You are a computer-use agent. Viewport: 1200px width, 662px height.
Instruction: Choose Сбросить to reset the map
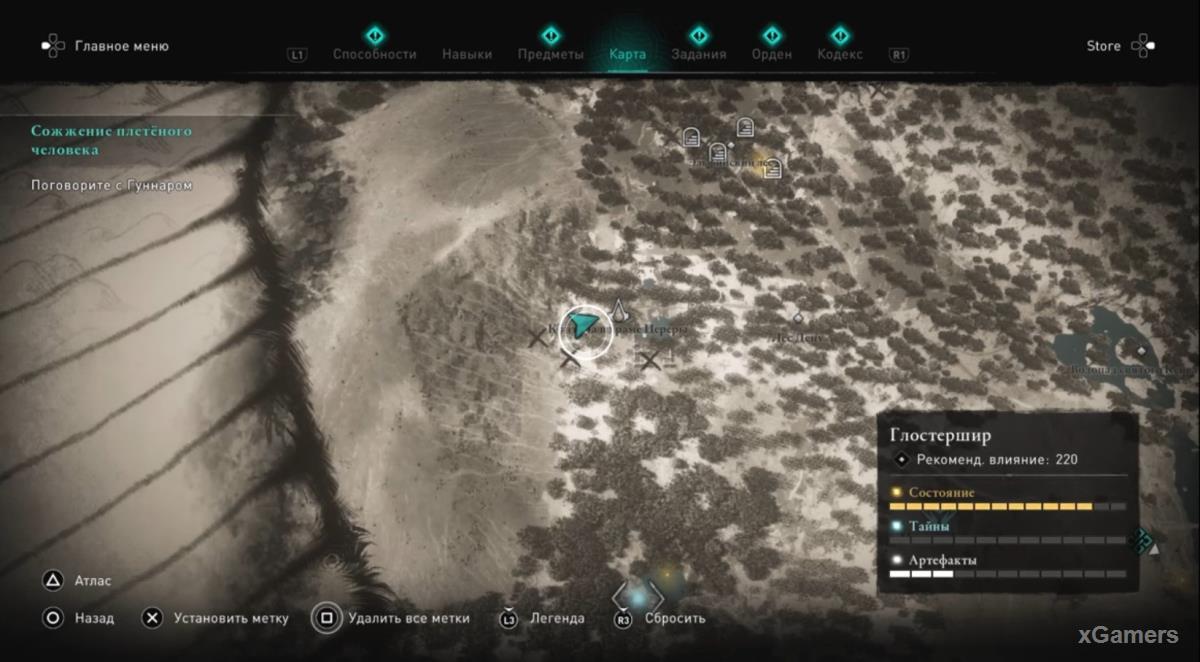point(675,618)
